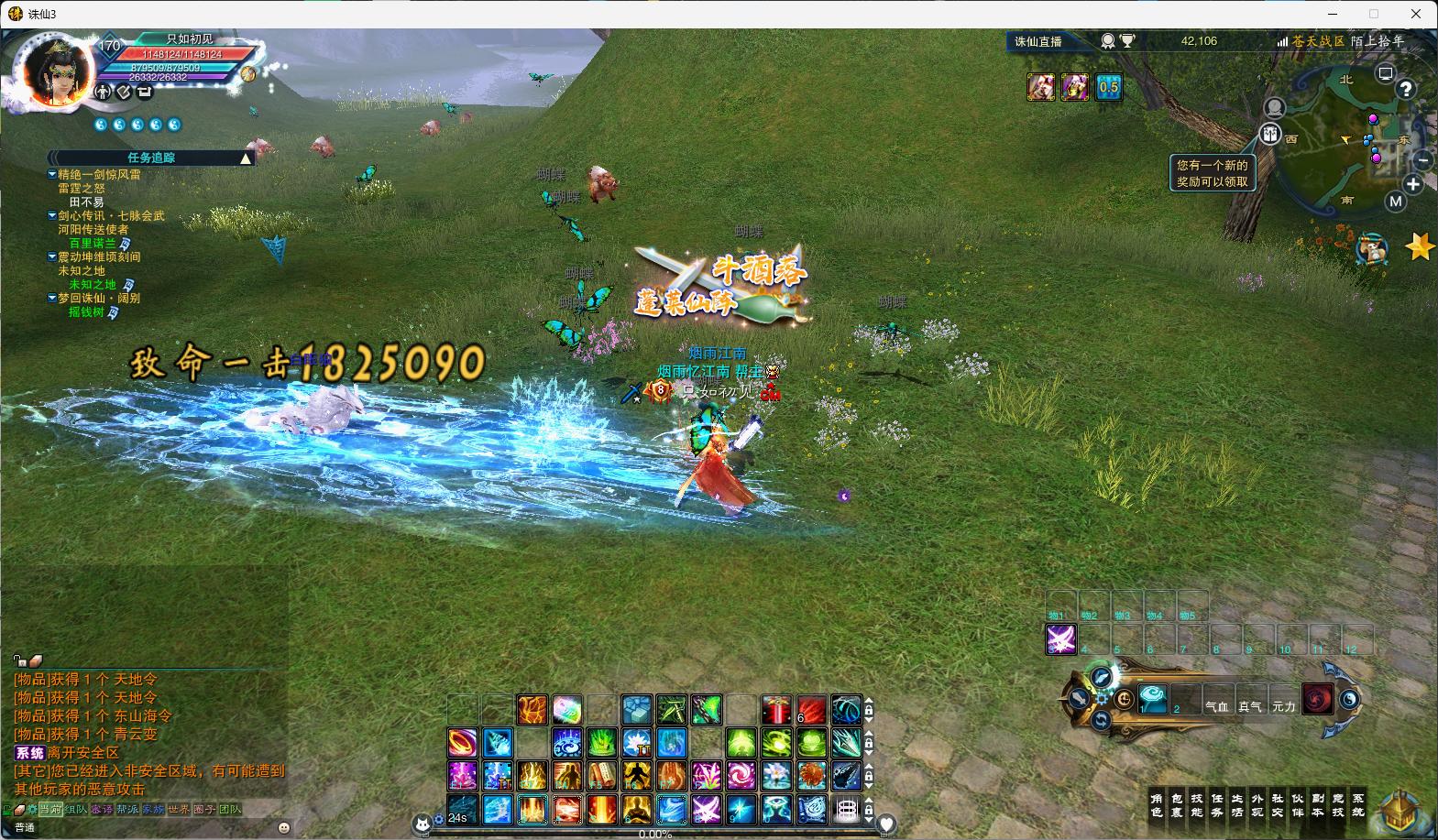The image size is (1438, 840).
Task: Switch chat to the 帮派 guild channel
Action: pyautogui.click(x=127, y=810)
